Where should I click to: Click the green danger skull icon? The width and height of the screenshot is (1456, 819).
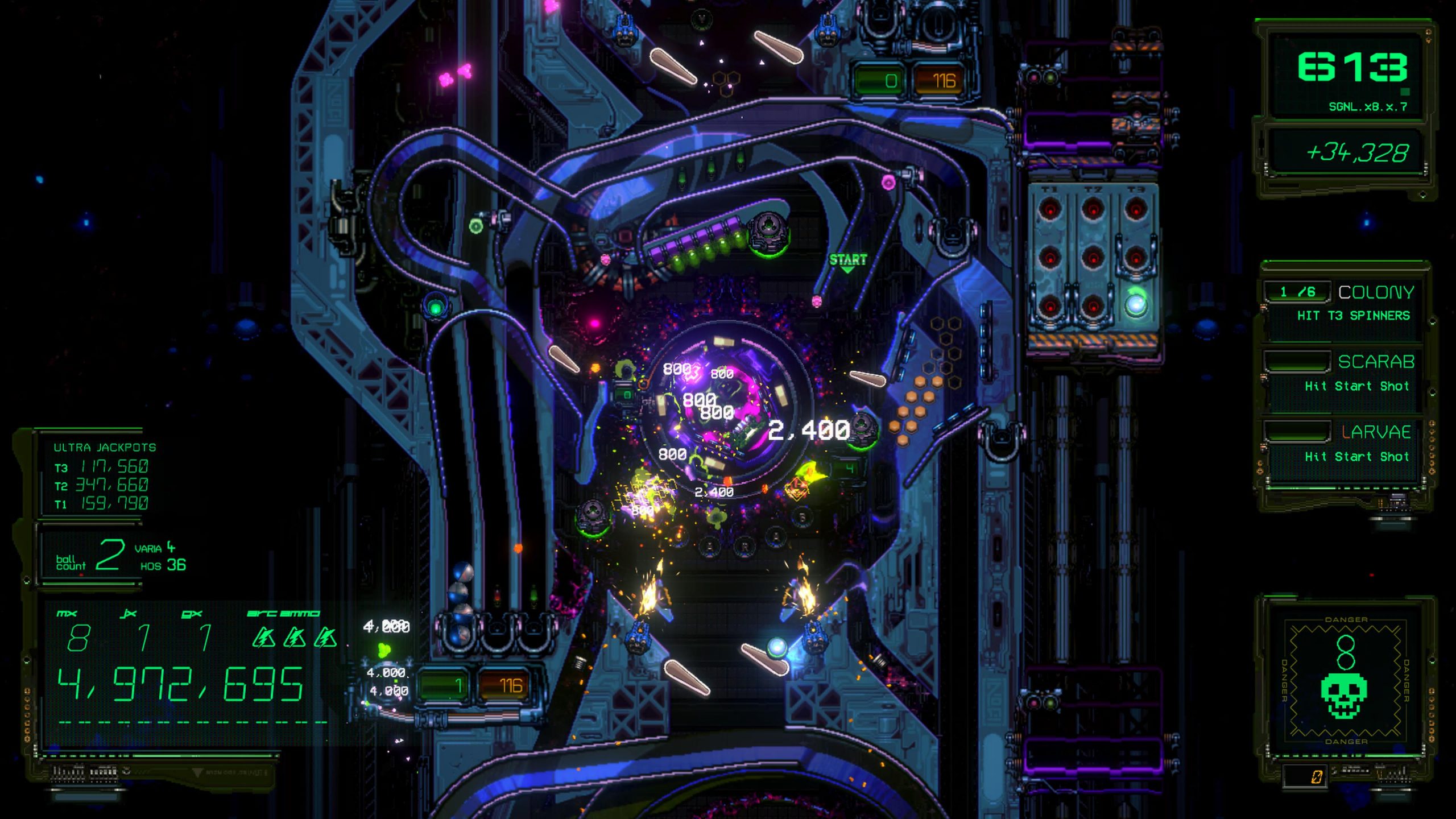click(x=1343, y=696)
